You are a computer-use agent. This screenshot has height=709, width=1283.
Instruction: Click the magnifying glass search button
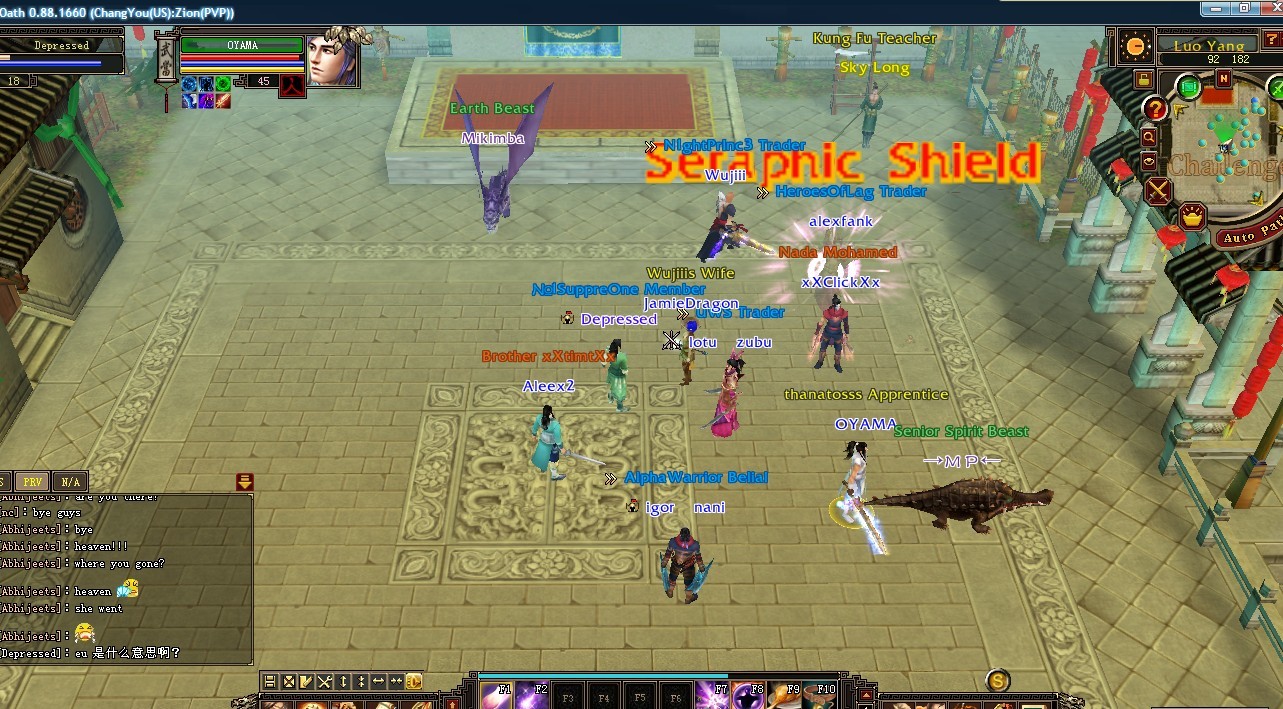point(1148,137)
